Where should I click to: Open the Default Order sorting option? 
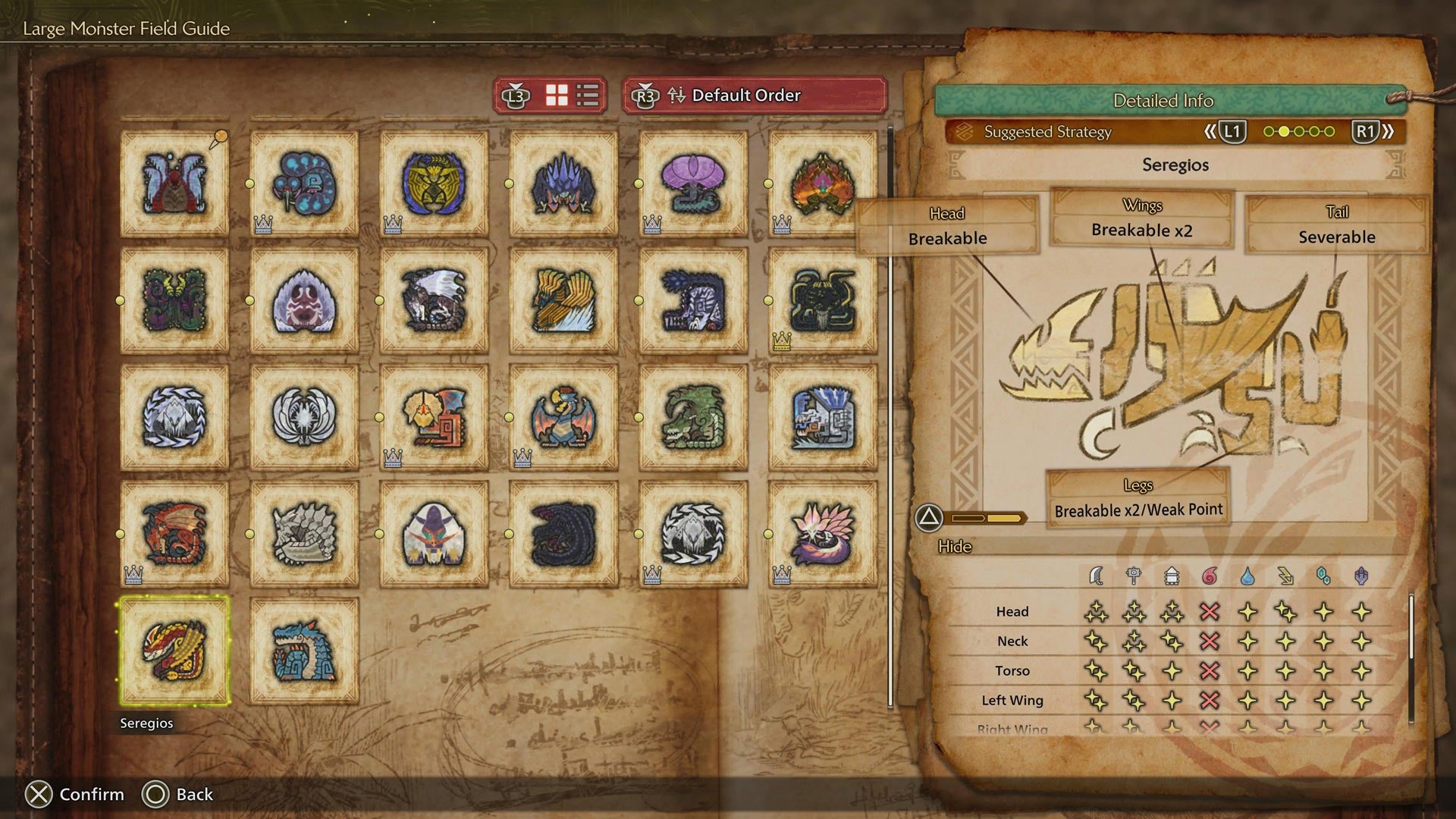click(747, 96)
